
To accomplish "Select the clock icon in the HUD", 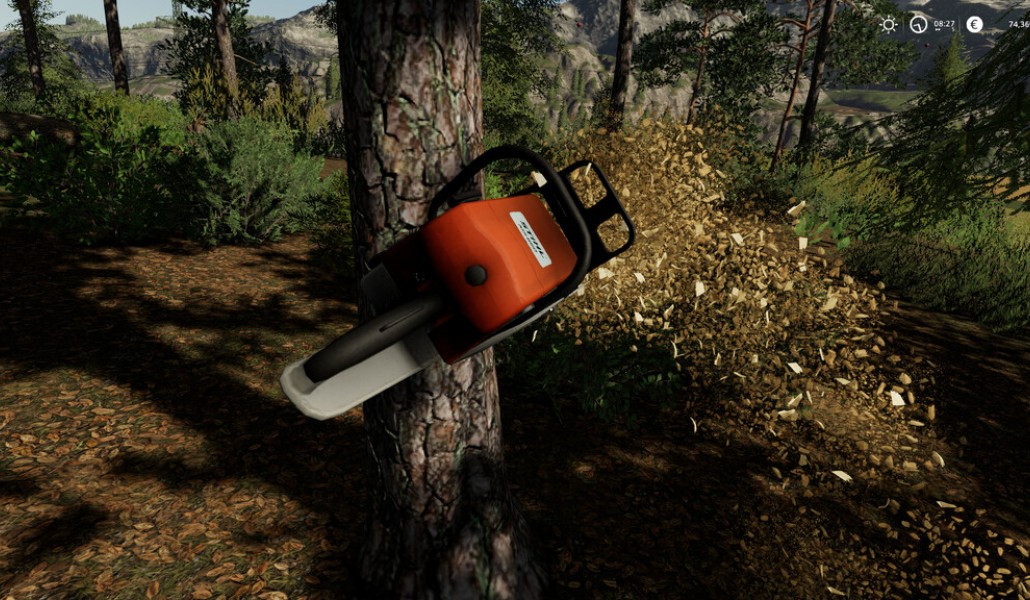I will tap(918, 24).
